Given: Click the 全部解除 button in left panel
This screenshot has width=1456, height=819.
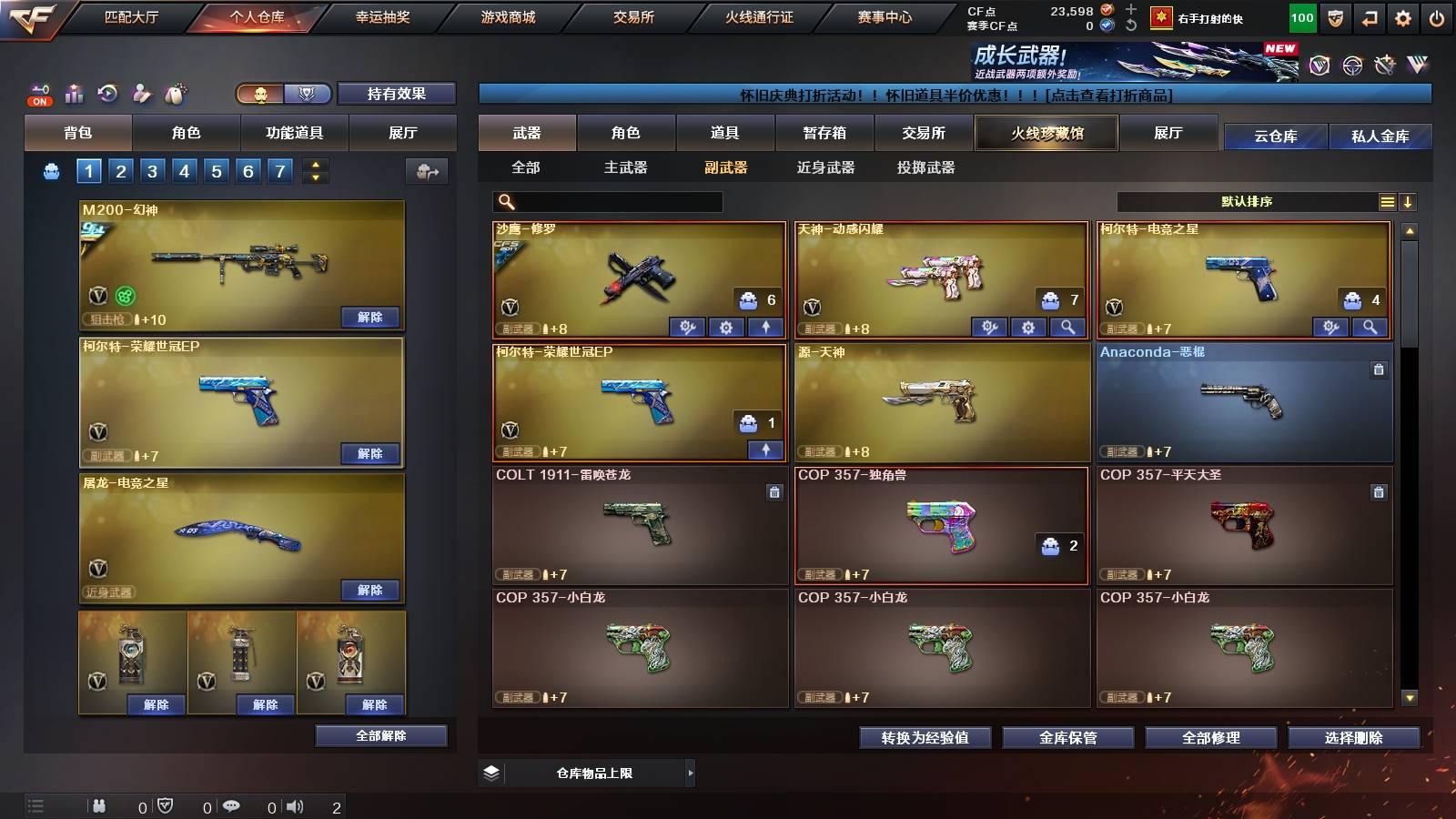Looking at the screenshot, I should 380,736.
